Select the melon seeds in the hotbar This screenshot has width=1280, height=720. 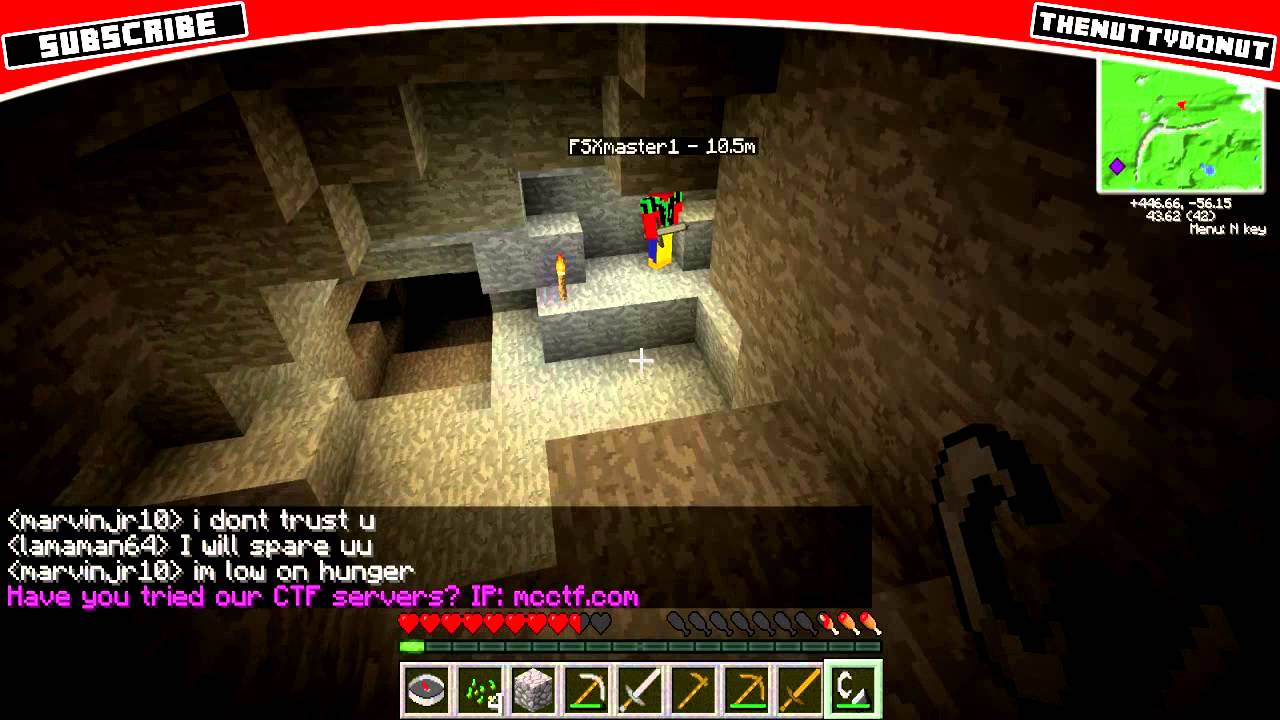click(x=480, y=688)
